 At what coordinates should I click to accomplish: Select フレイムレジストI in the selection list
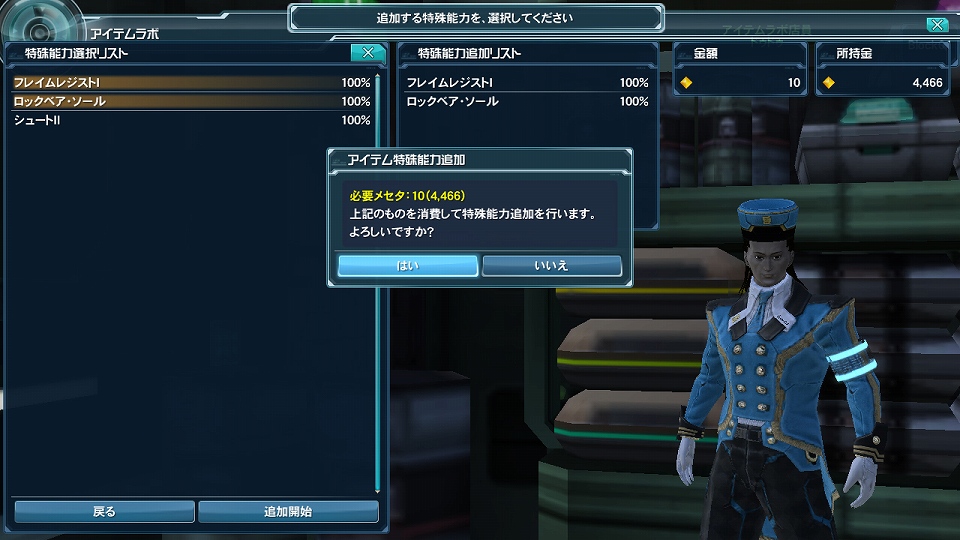coord(191,82)
